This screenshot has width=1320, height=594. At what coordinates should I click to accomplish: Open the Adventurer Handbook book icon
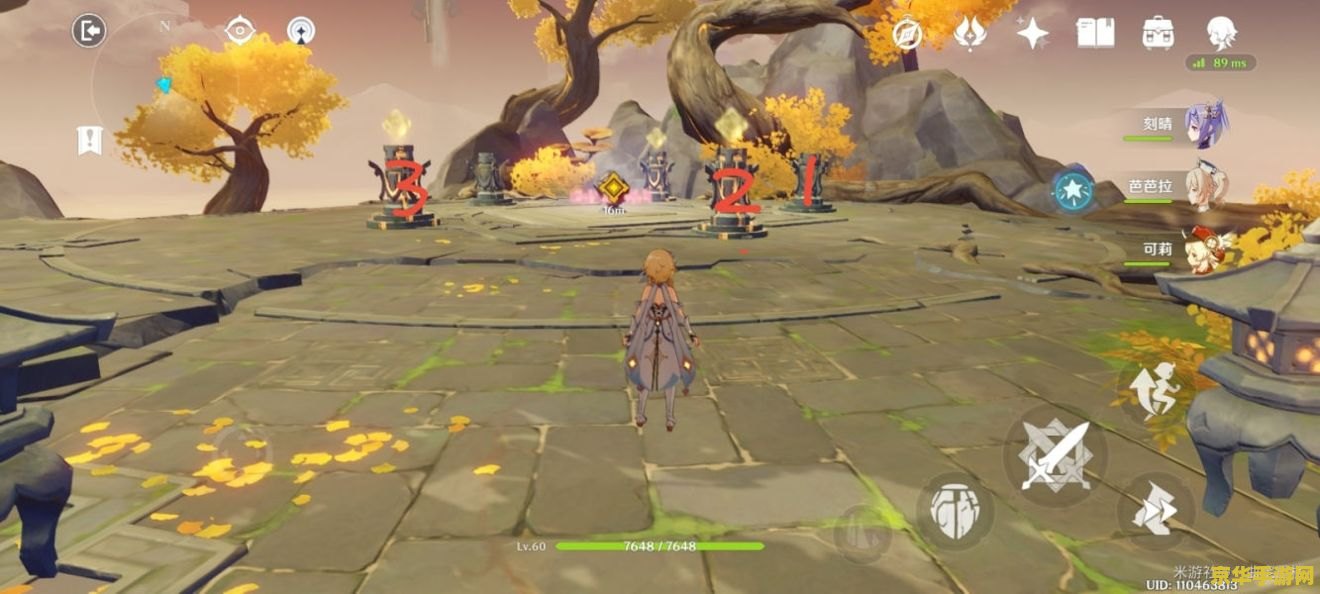click(1095, 33)
